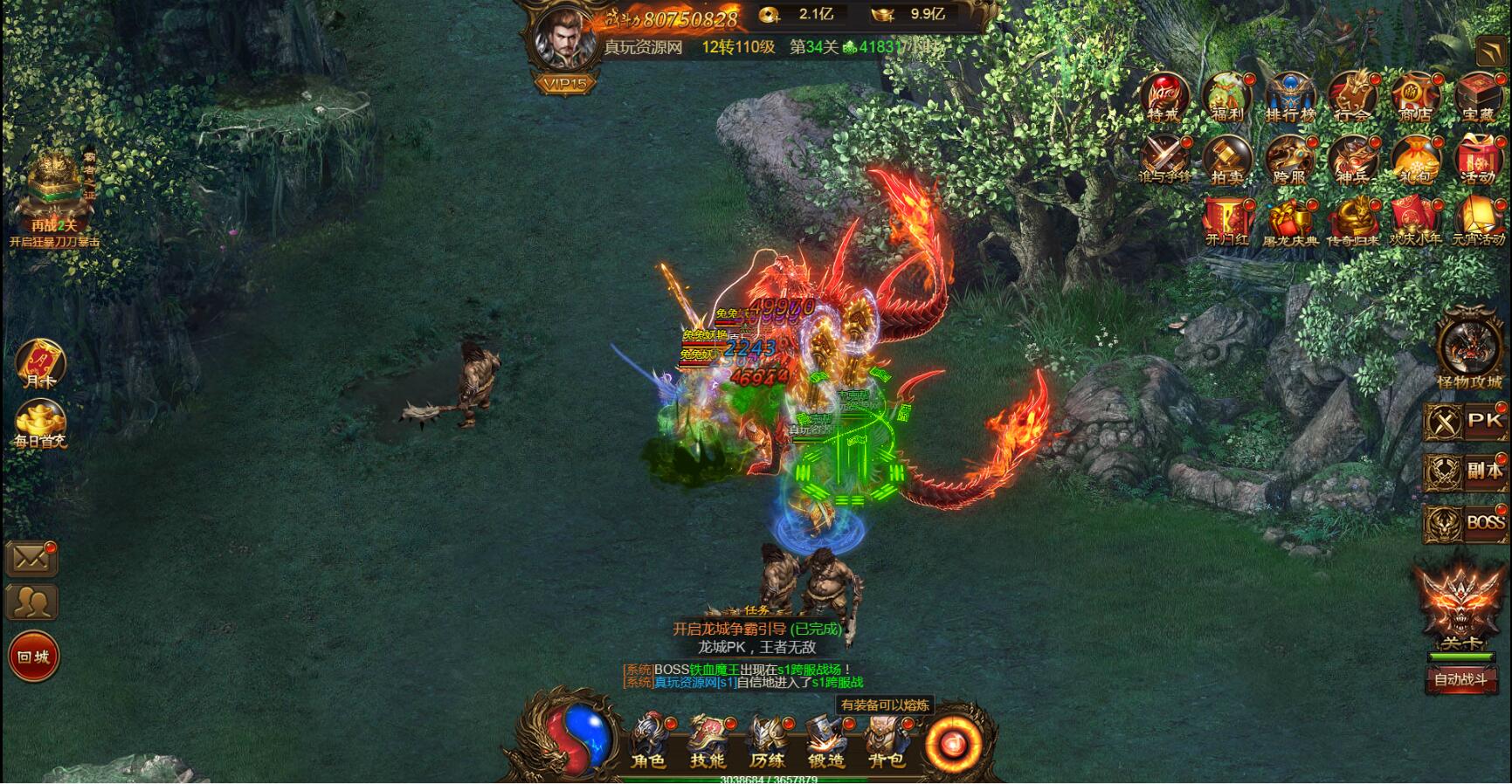
Task: Open the 商店 shop icon
Action: click(1415, 97)
